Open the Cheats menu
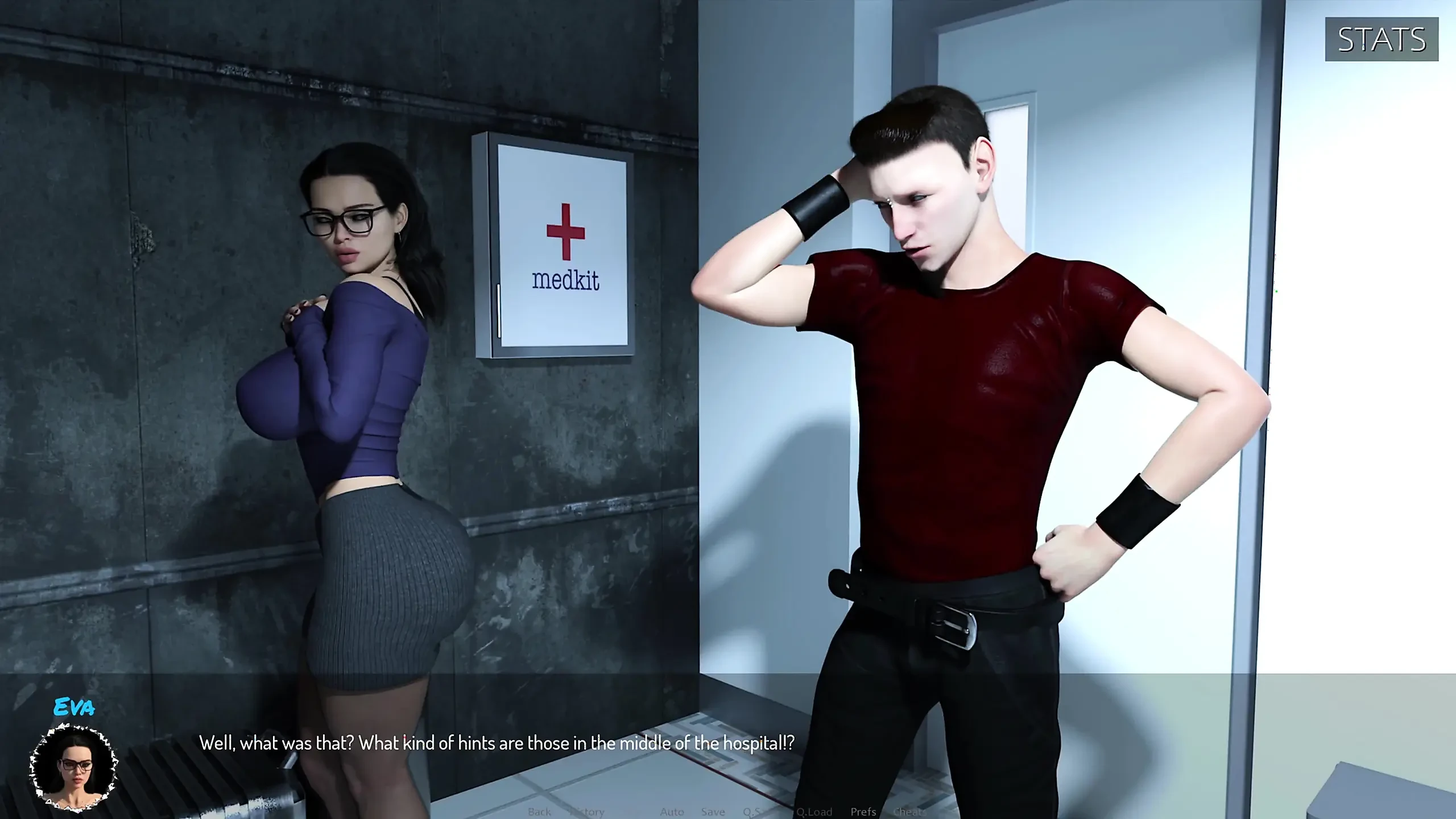This screenshot has width=1456, height=819. click(909, 812)
